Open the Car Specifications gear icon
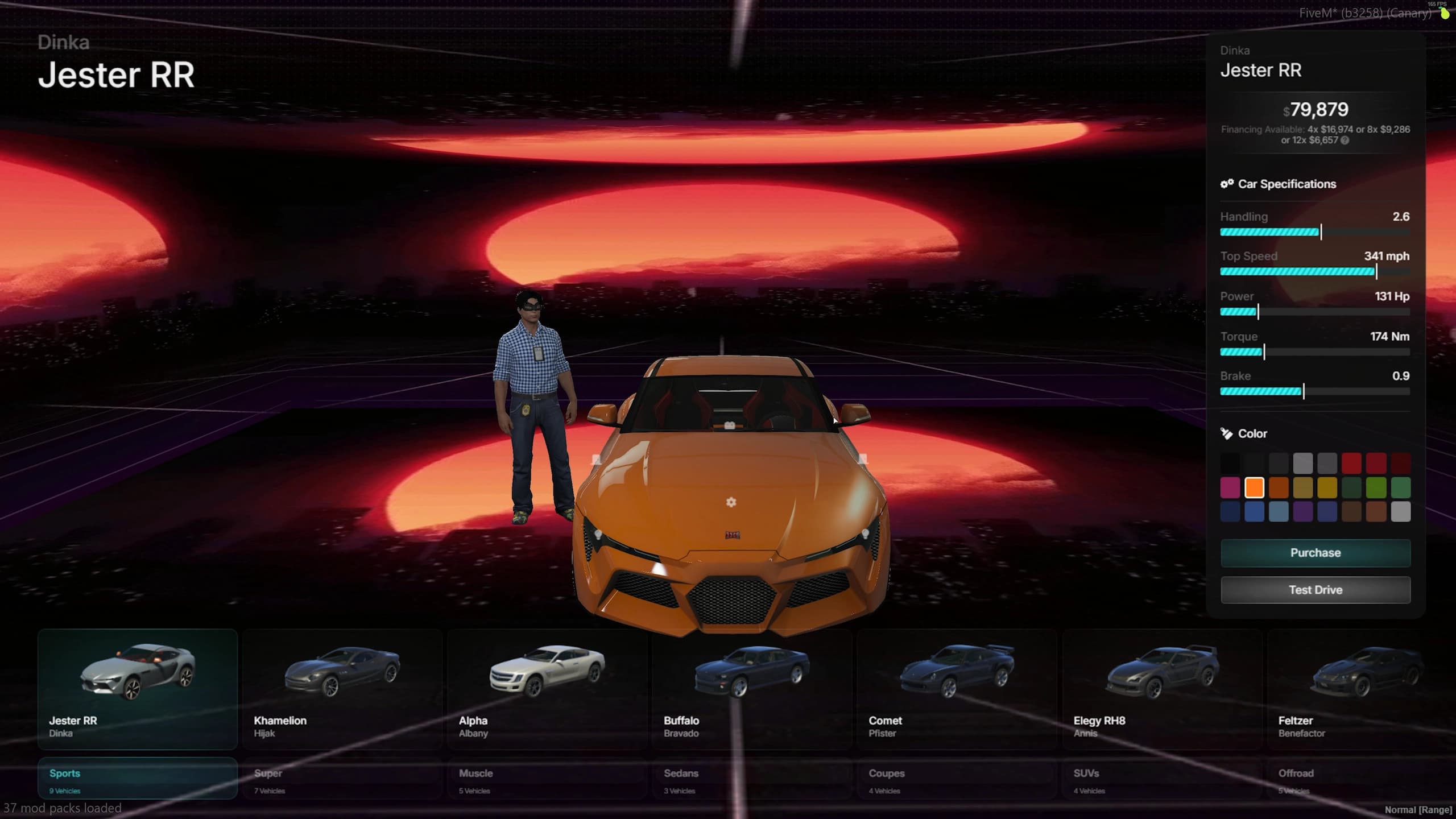Screen dimensions: 1456x819 coord(1227,184)
